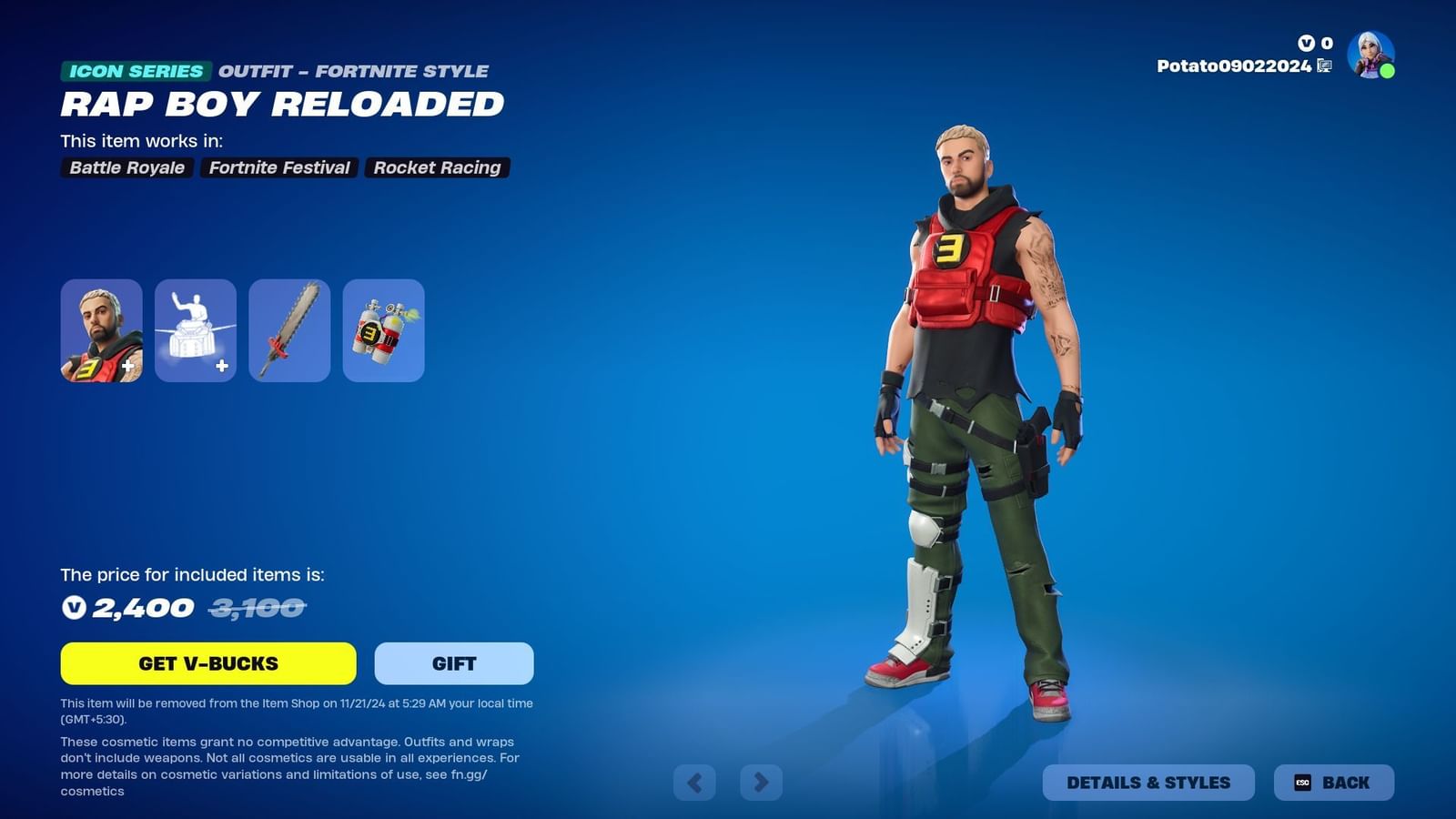Click the plus badge on the emote thumbnail
The image size is (1456, 819).
tap(222, 364)
